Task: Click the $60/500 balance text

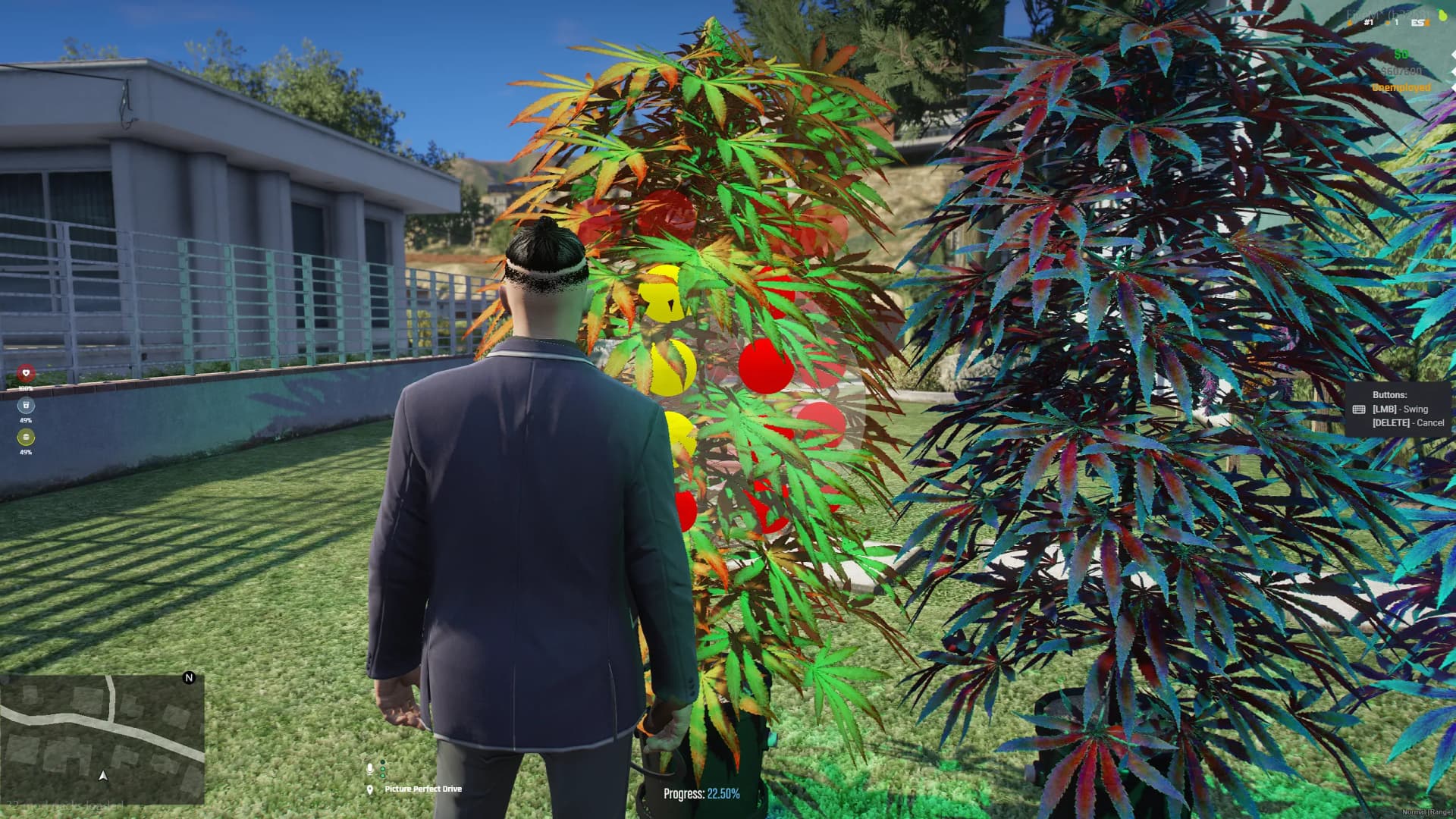Action: pyautogui.click(x=1401, y=71)
